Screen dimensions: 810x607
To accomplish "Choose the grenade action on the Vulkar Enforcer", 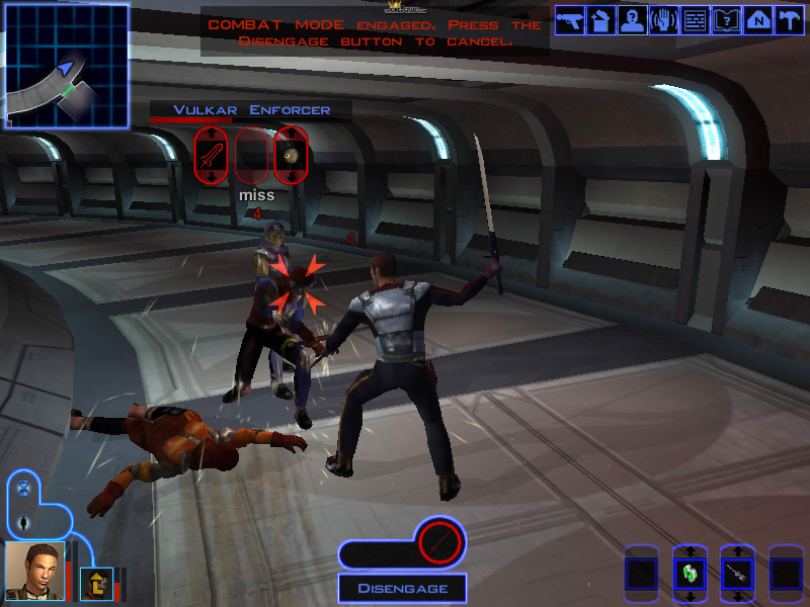I will point(289,155).
